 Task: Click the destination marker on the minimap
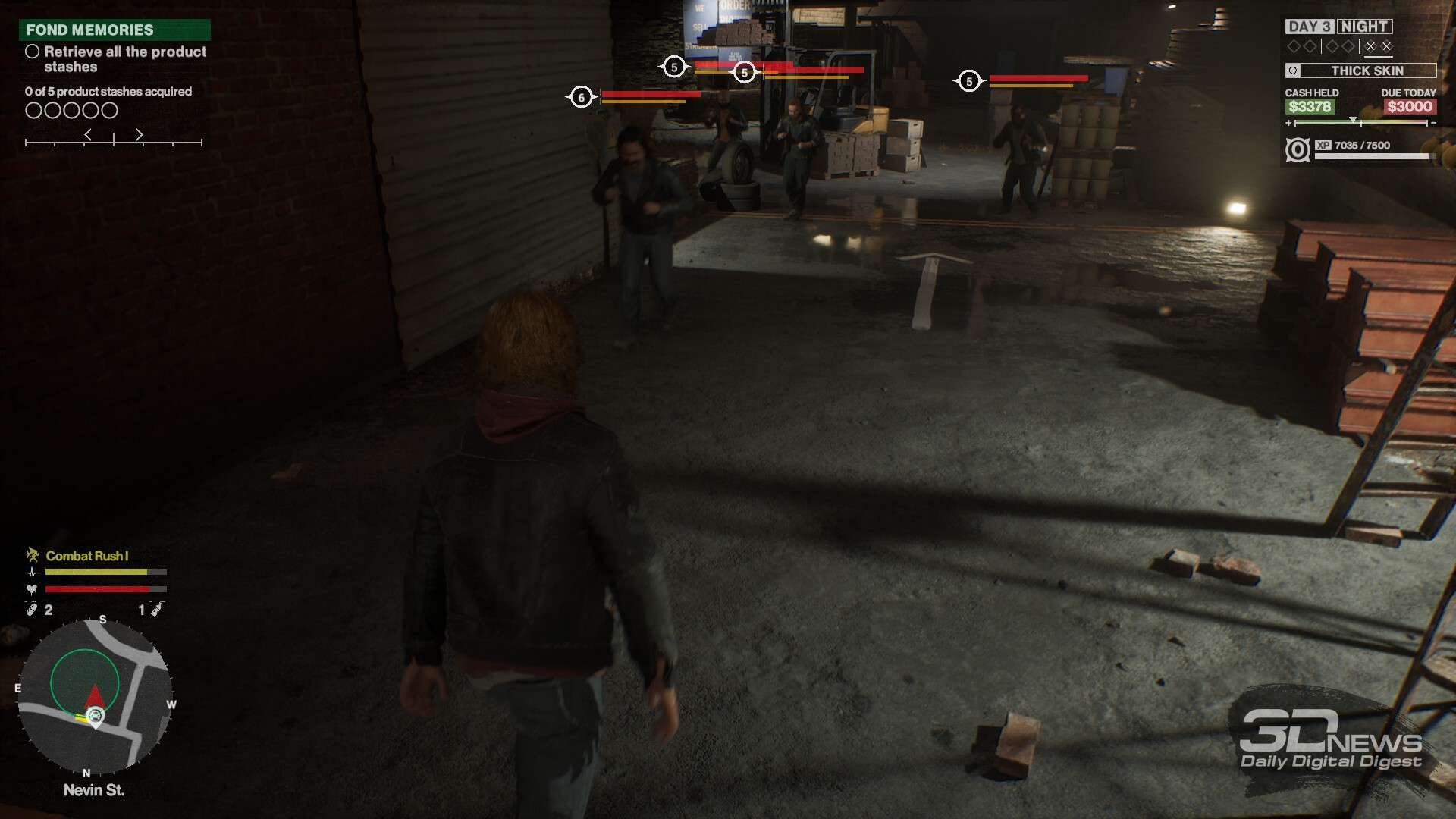point(96,716)
